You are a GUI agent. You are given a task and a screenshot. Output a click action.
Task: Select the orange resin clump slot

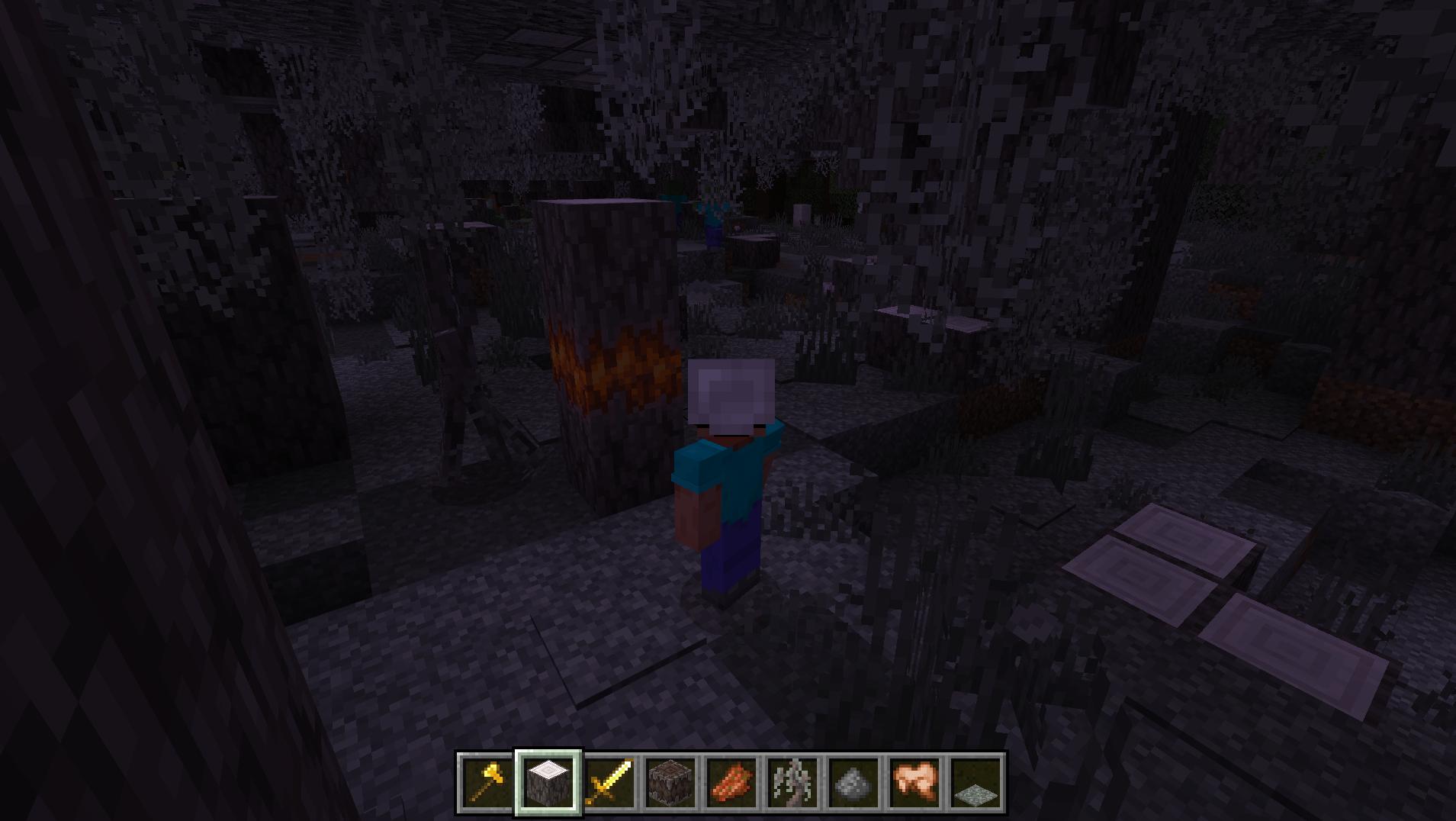(731, 783)
